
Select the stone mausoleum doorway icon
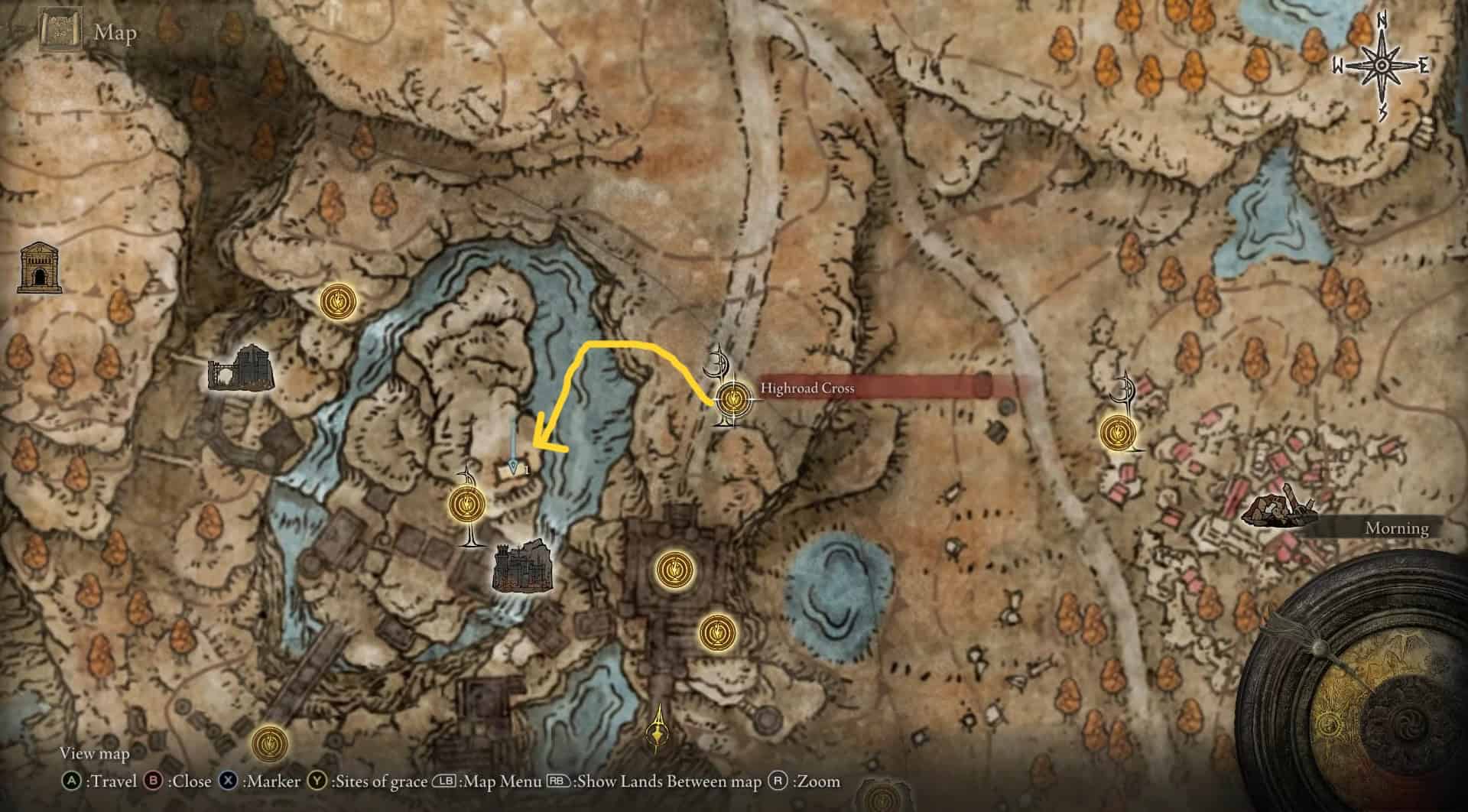[x=39, y=268]
